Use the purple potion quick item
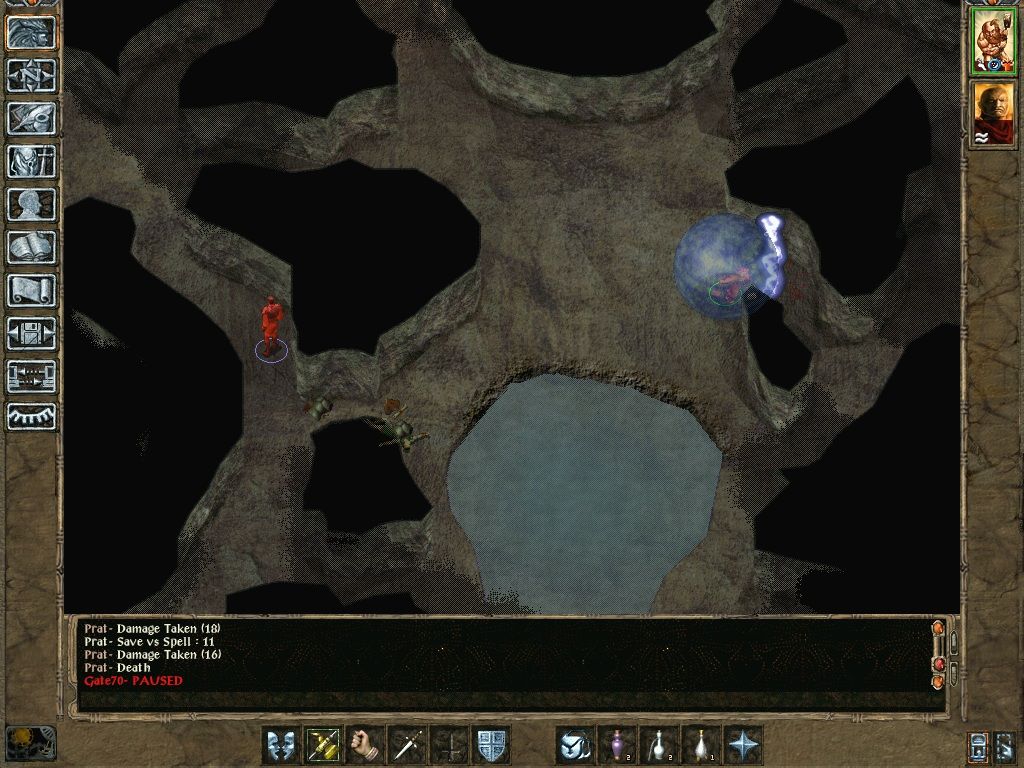The image size is (1024, 768). pos(617,745)
